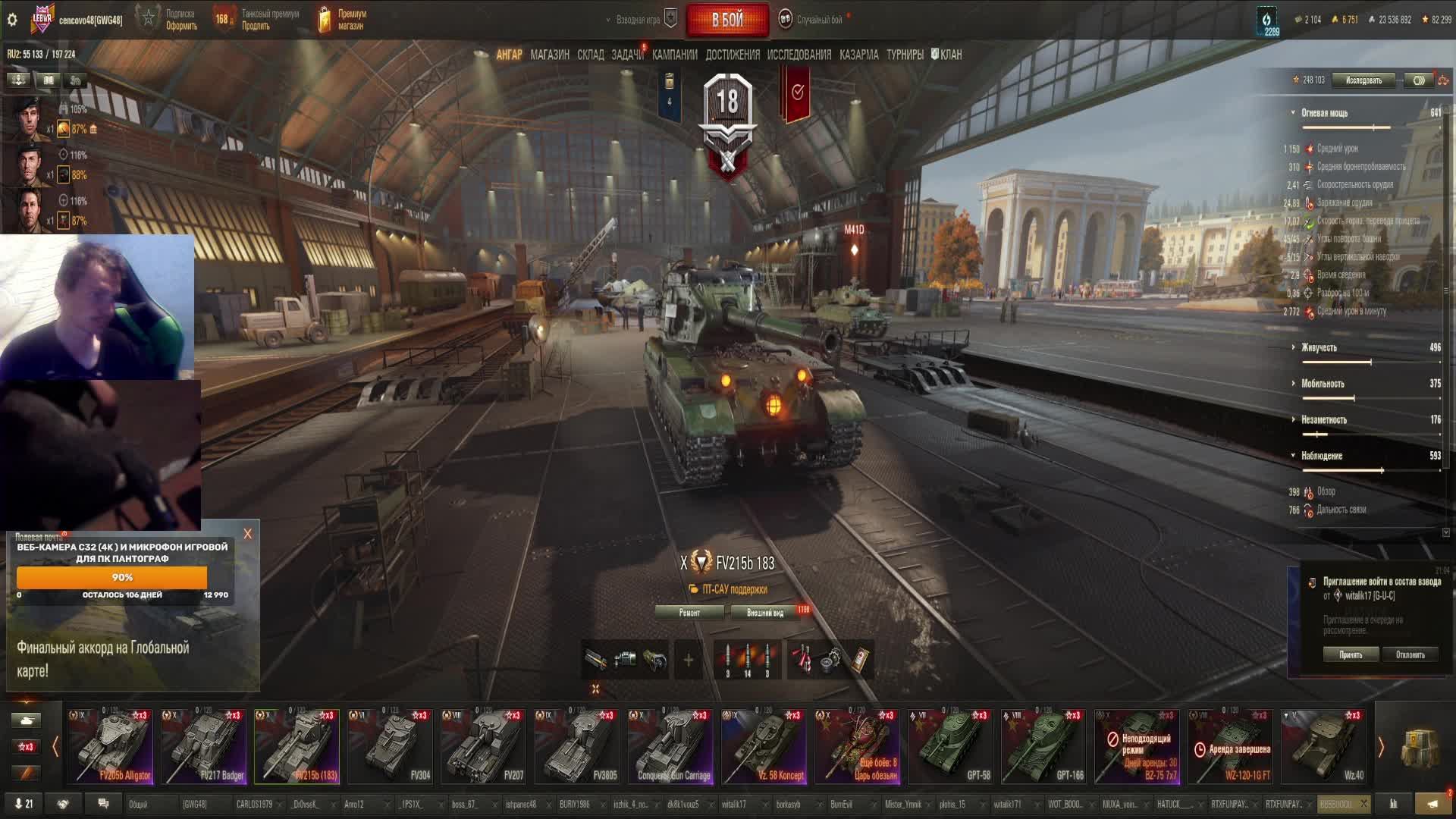Expand the Живучесть stats section

pyautogui.click(x=1319, y=347)
